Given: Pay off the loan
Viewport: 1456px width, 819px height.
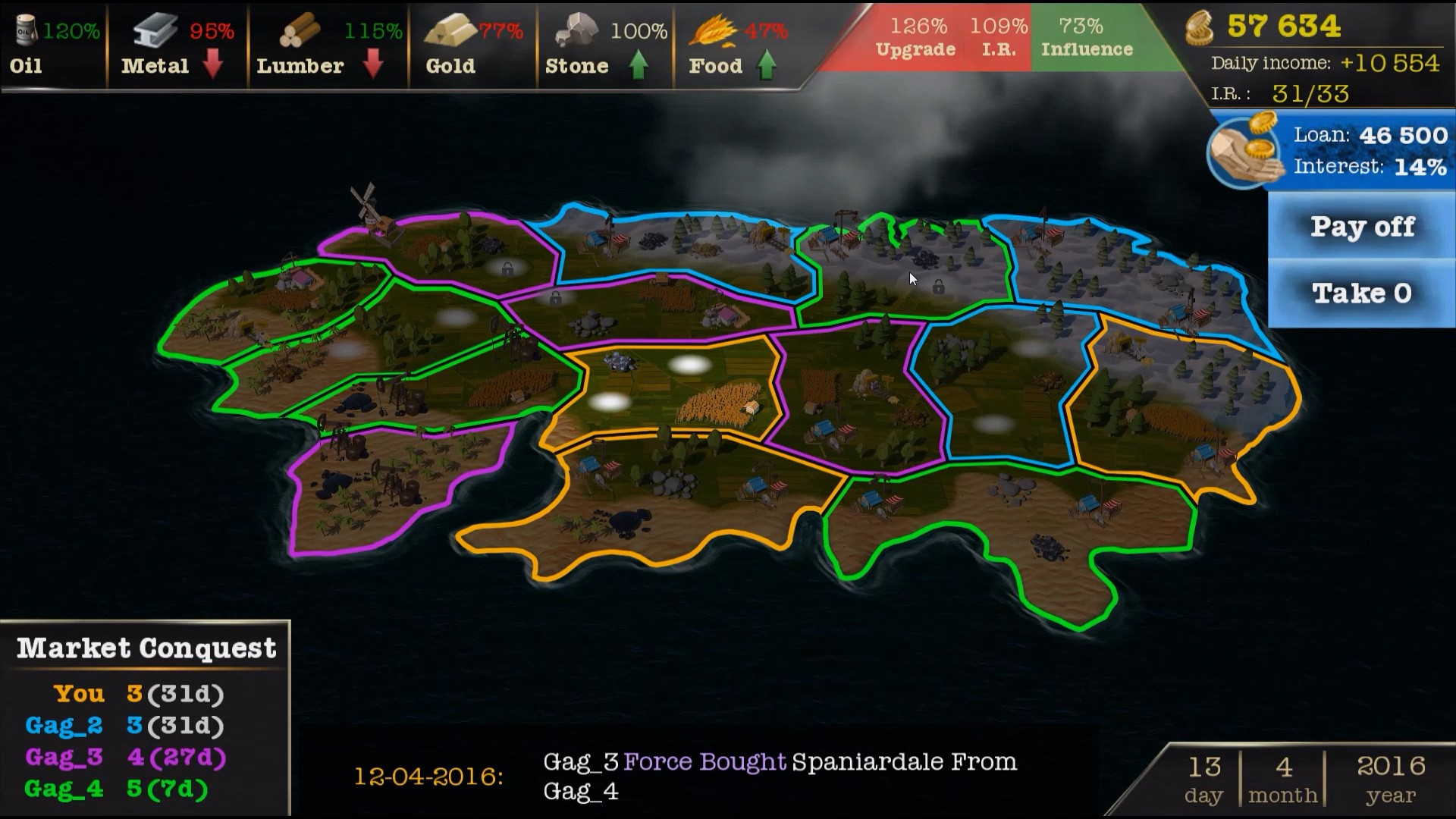Looking at the screenshot, I should [1362, 227].
